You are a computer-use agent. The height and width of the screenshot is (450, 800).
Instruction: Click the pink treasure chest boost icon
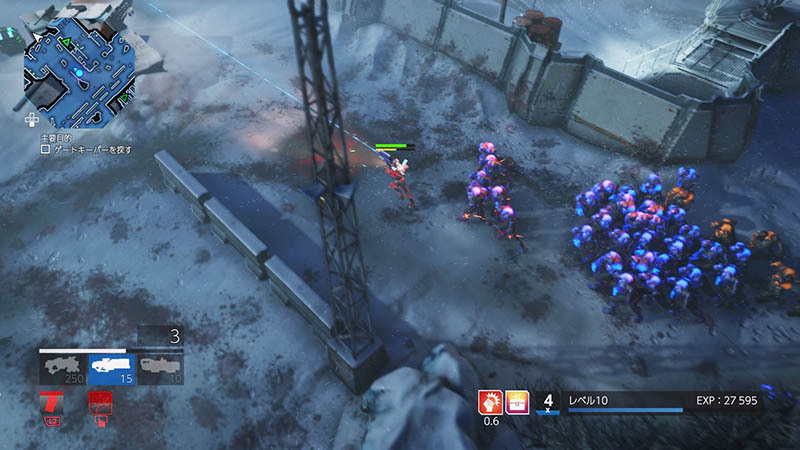pos(517,401)
